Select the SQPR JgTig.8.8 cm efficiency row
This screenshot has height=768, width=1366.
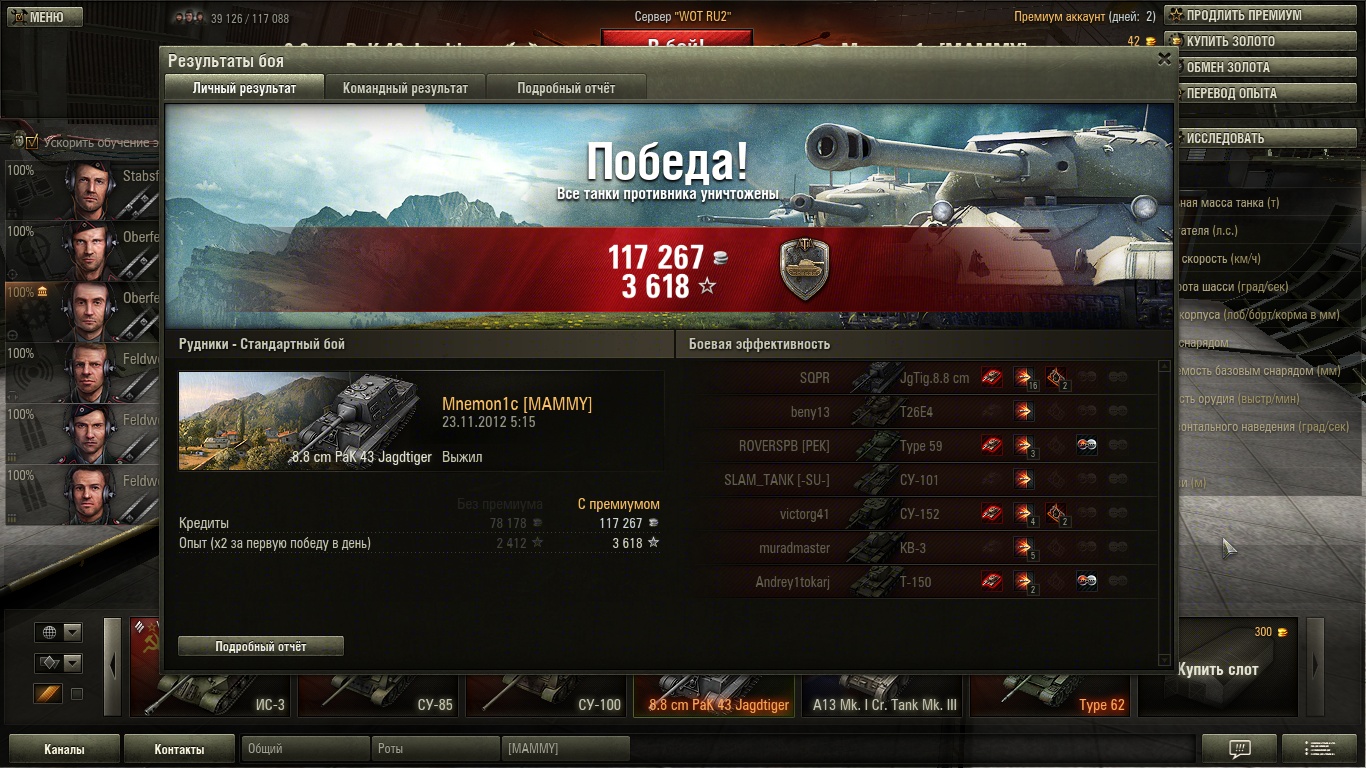[x=930, y=378]
